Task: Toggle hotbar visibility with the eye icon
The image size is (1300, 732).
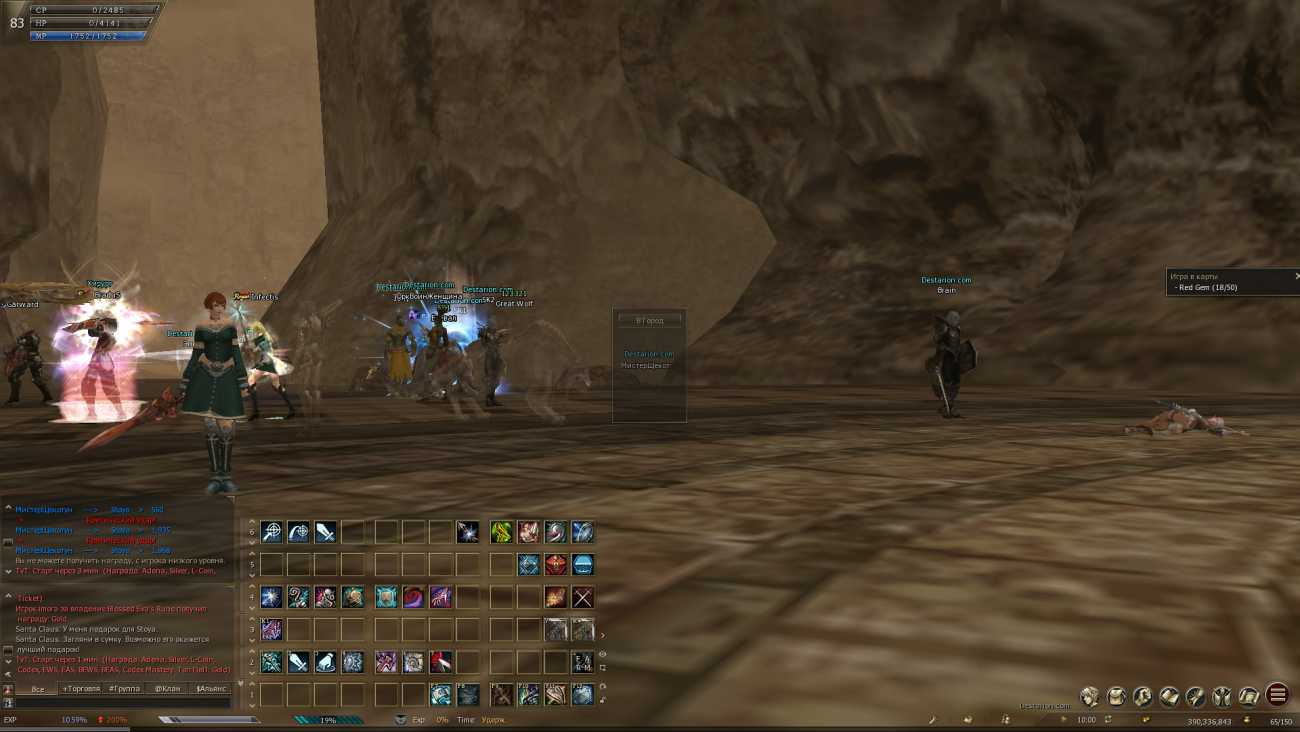Action: (602, 654)
